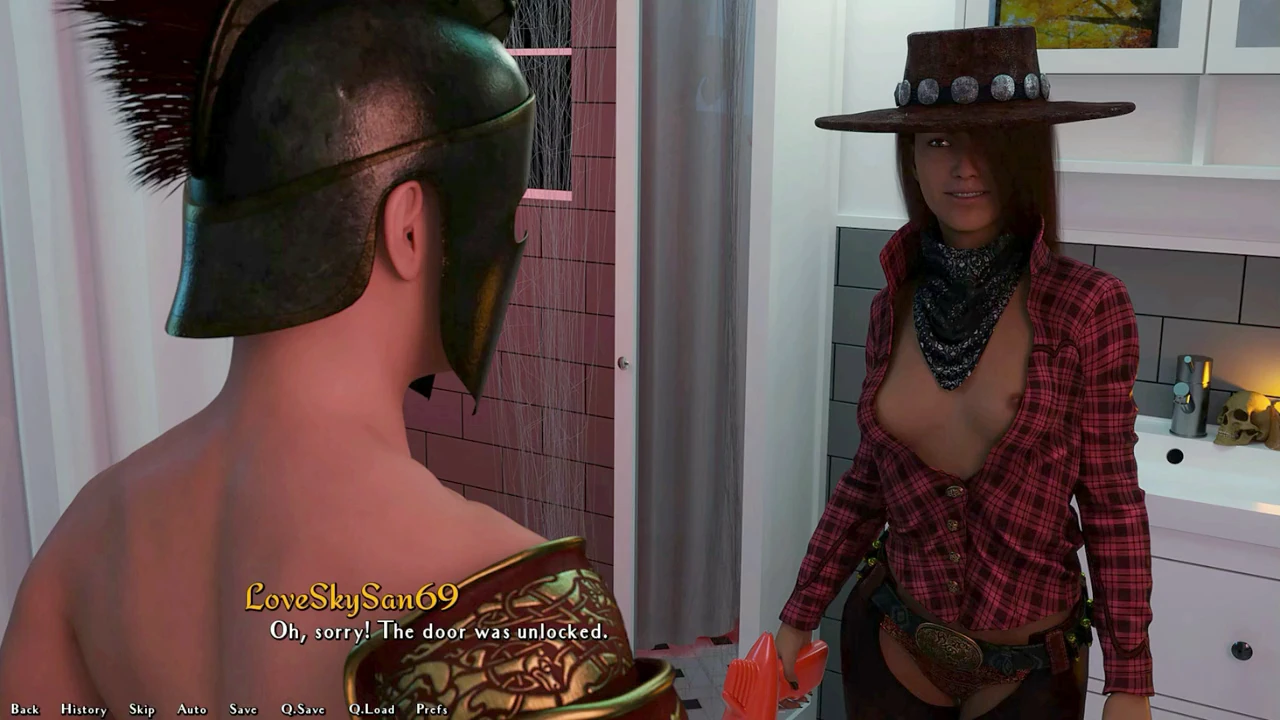
Task: Load the quick save with Q.Load
Action: click(x=371, y=709)
